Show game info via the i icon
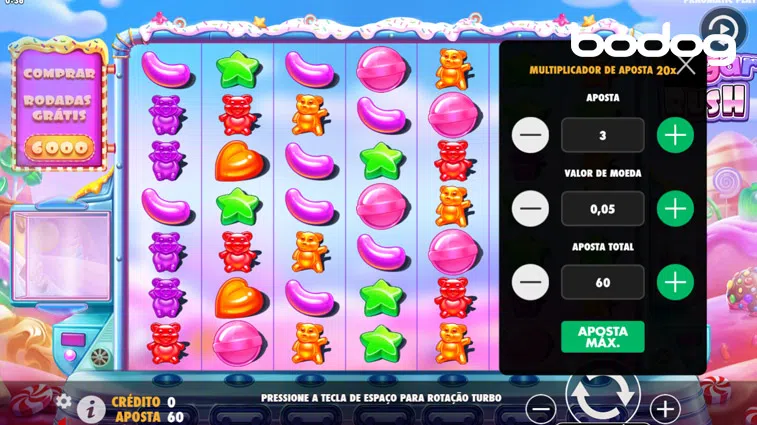757x425 pixels. click(91, 408)
